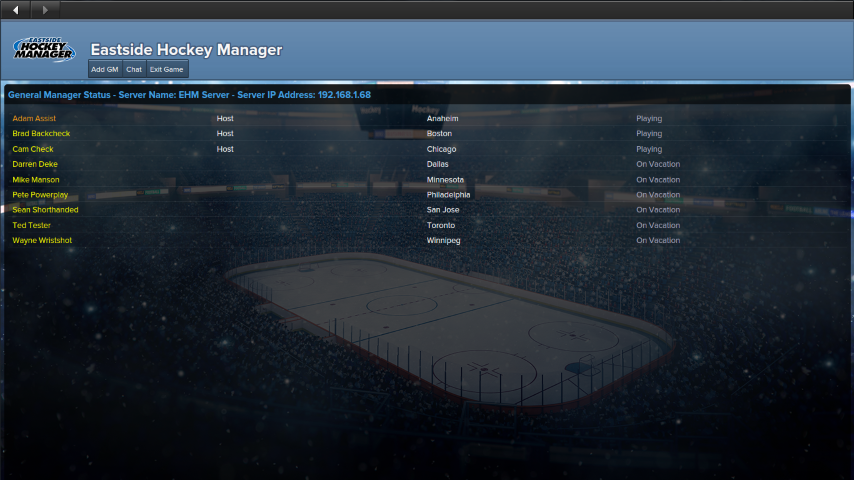Open the Winnipeg team entry
The height and width of the screenshot is (480, 854).
tap(443, 241)
